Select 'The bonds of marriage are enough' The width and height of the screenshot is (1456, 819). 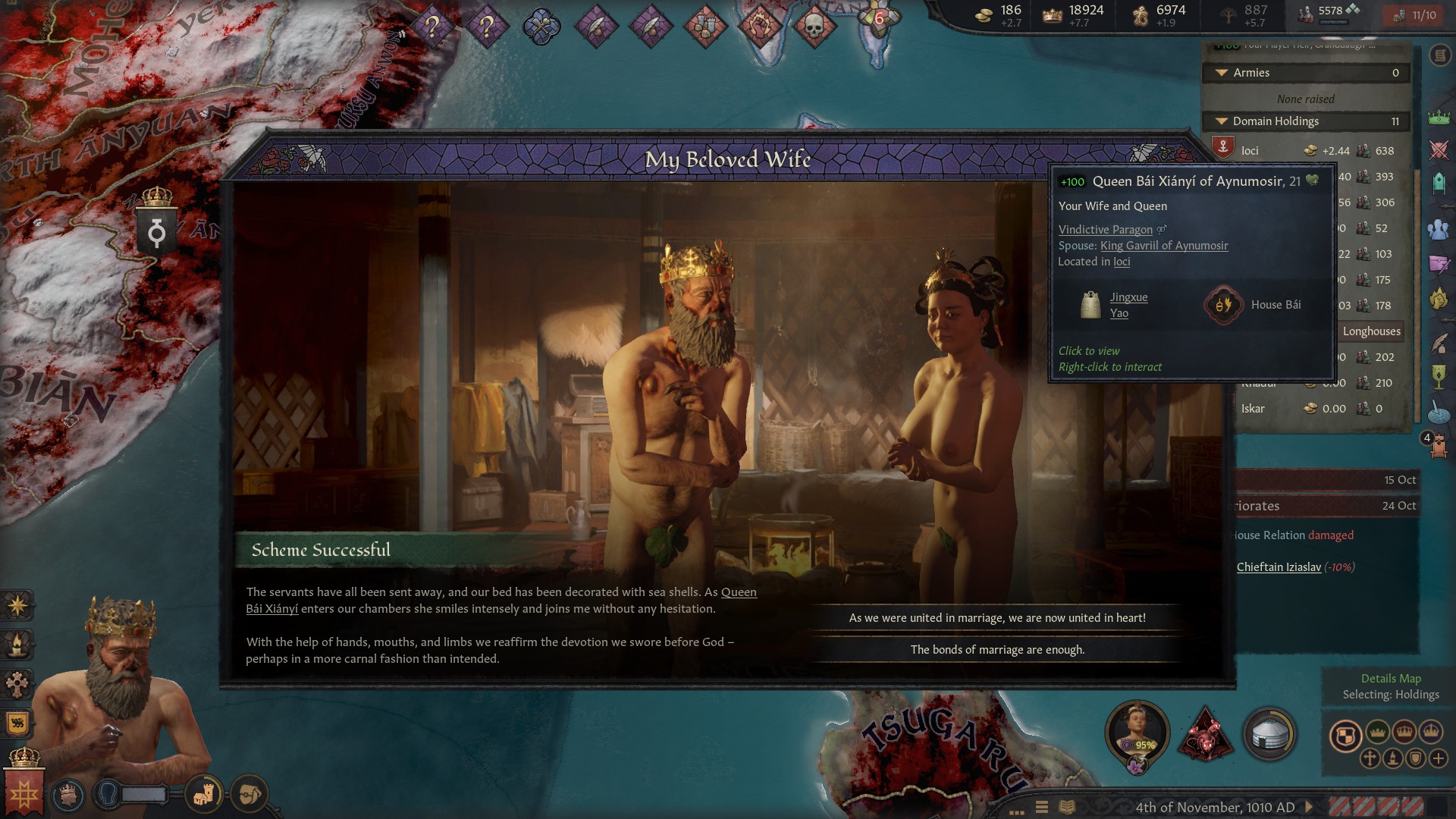point(996,650)
